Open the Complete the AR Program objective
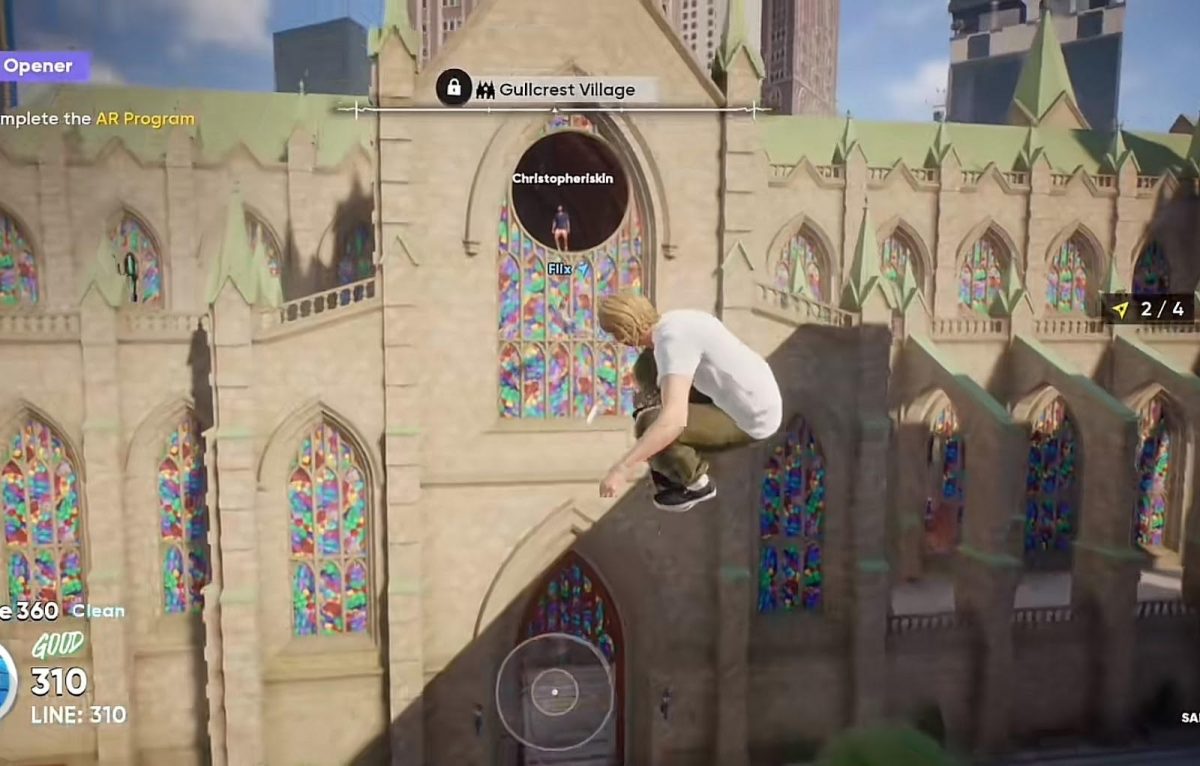The height and width of the screenshot is (766, 1200). [98, 119]
